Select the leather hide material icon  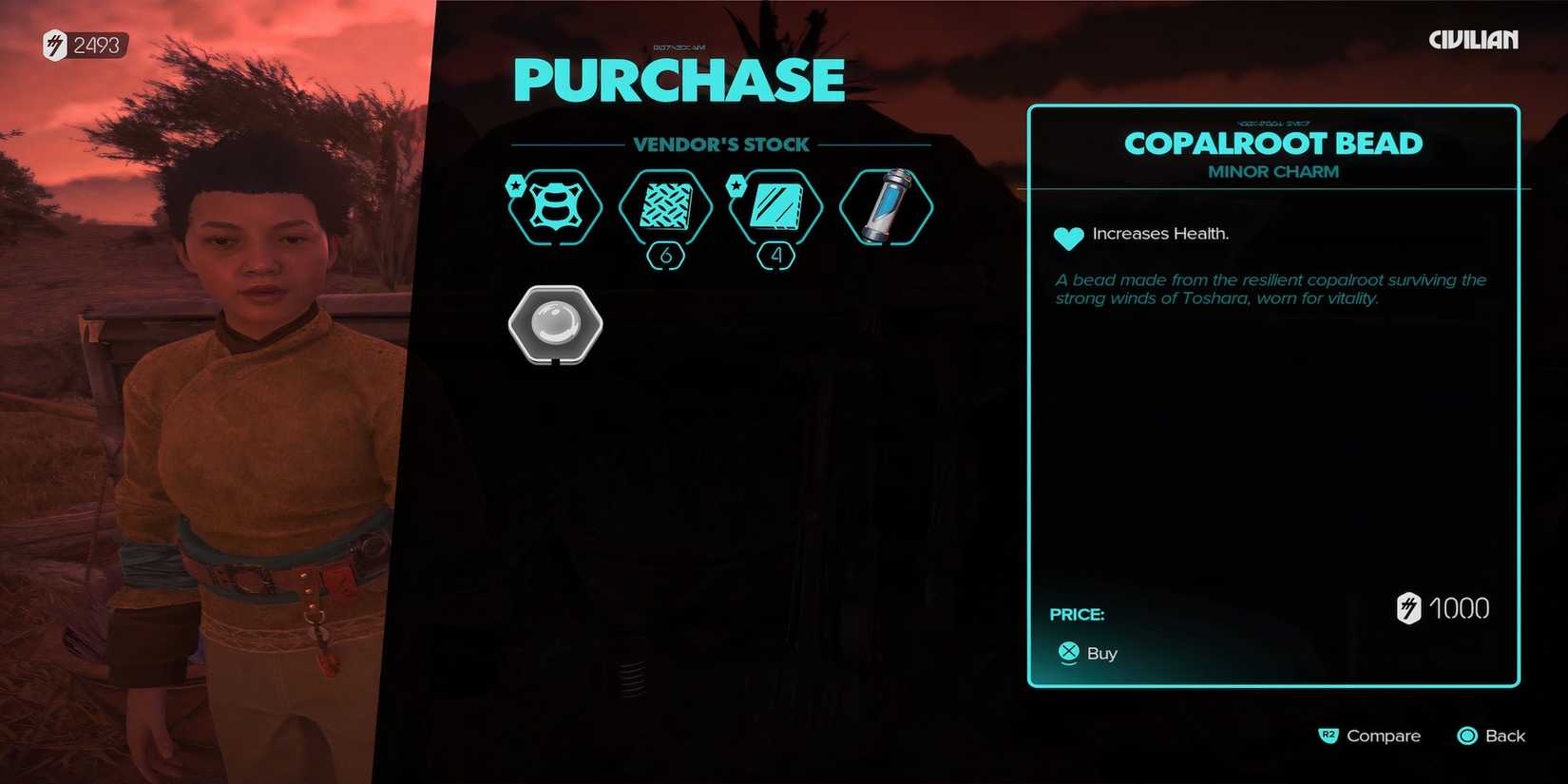pyautogui.click(x=554, y=206)
